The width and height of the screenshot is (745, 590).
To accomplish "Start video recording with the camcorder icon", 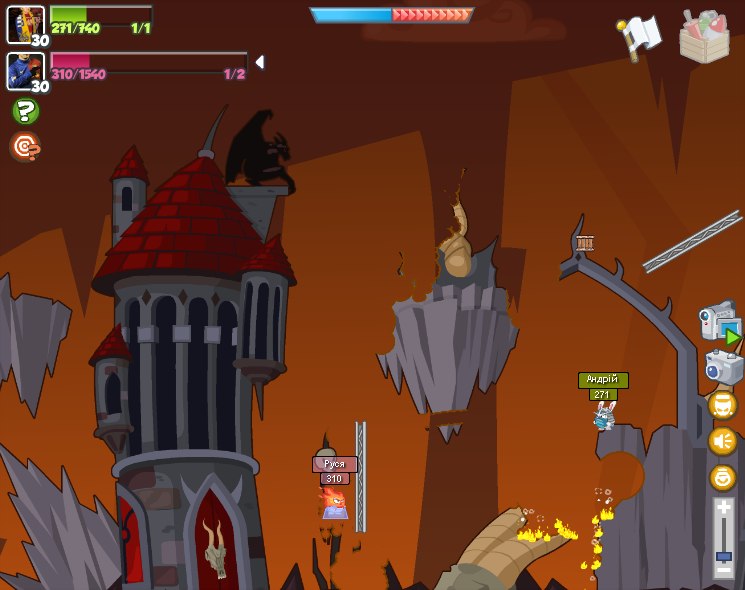I will (720, 322).
